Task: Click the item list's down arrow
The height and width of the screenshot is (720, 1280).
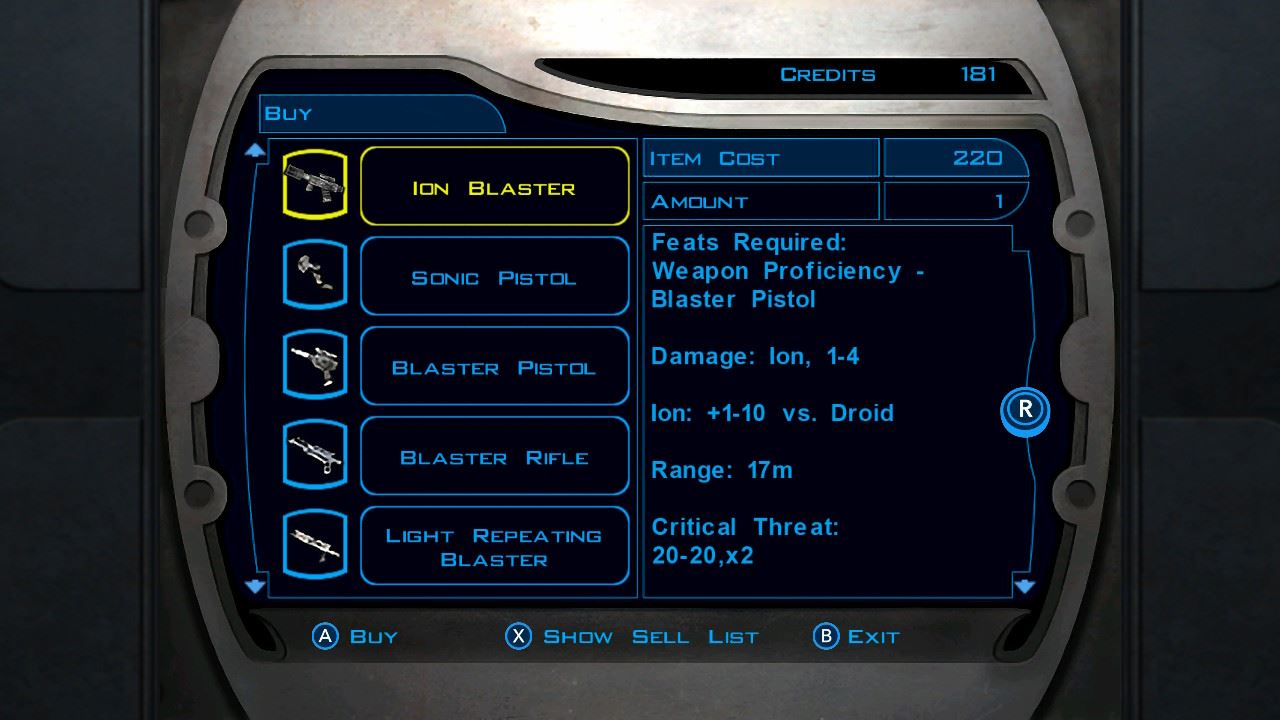Action: 256,586
